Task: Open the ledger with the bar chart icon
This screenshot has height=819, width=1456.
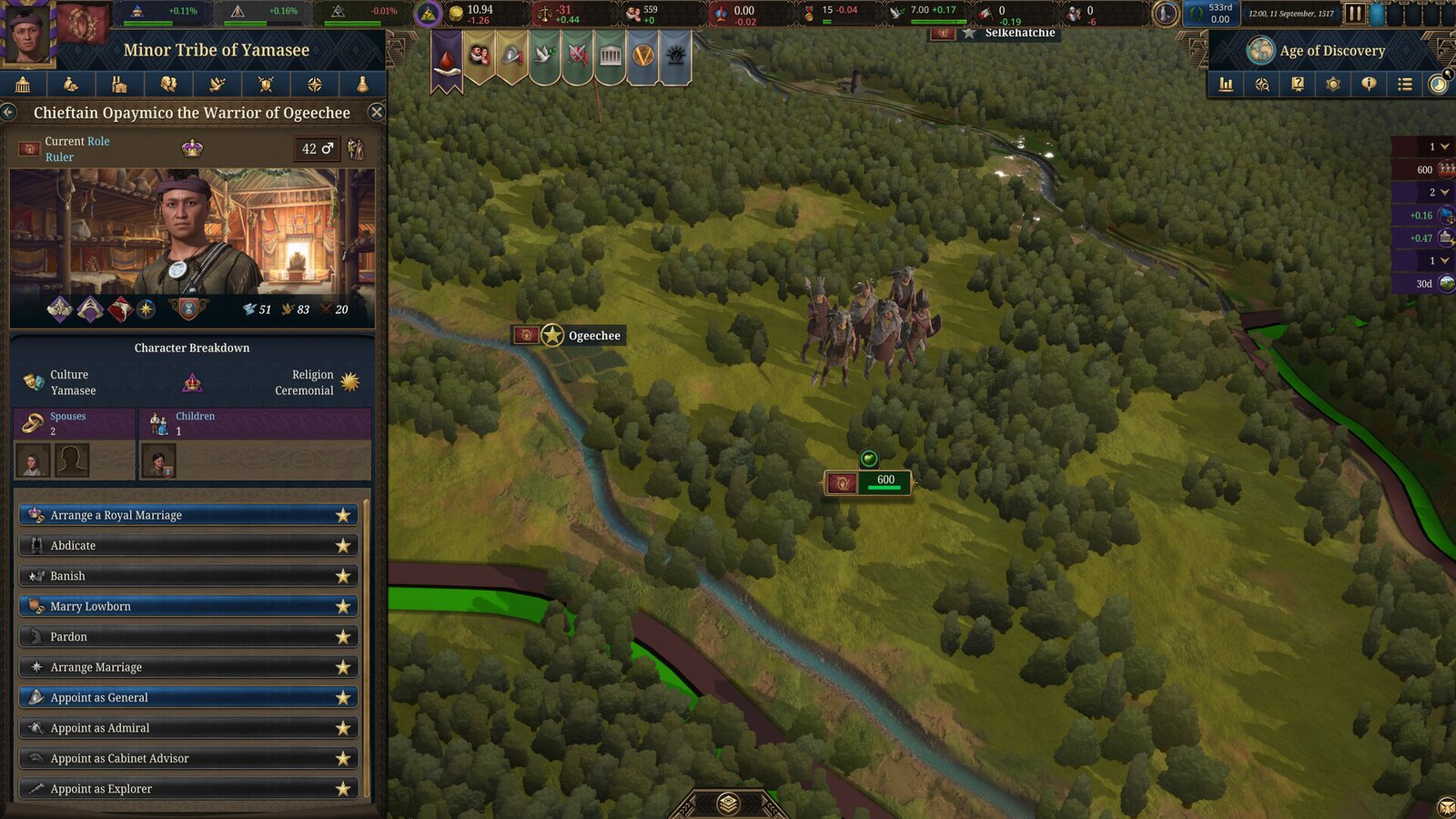Action: click(x=1227, y=85)
